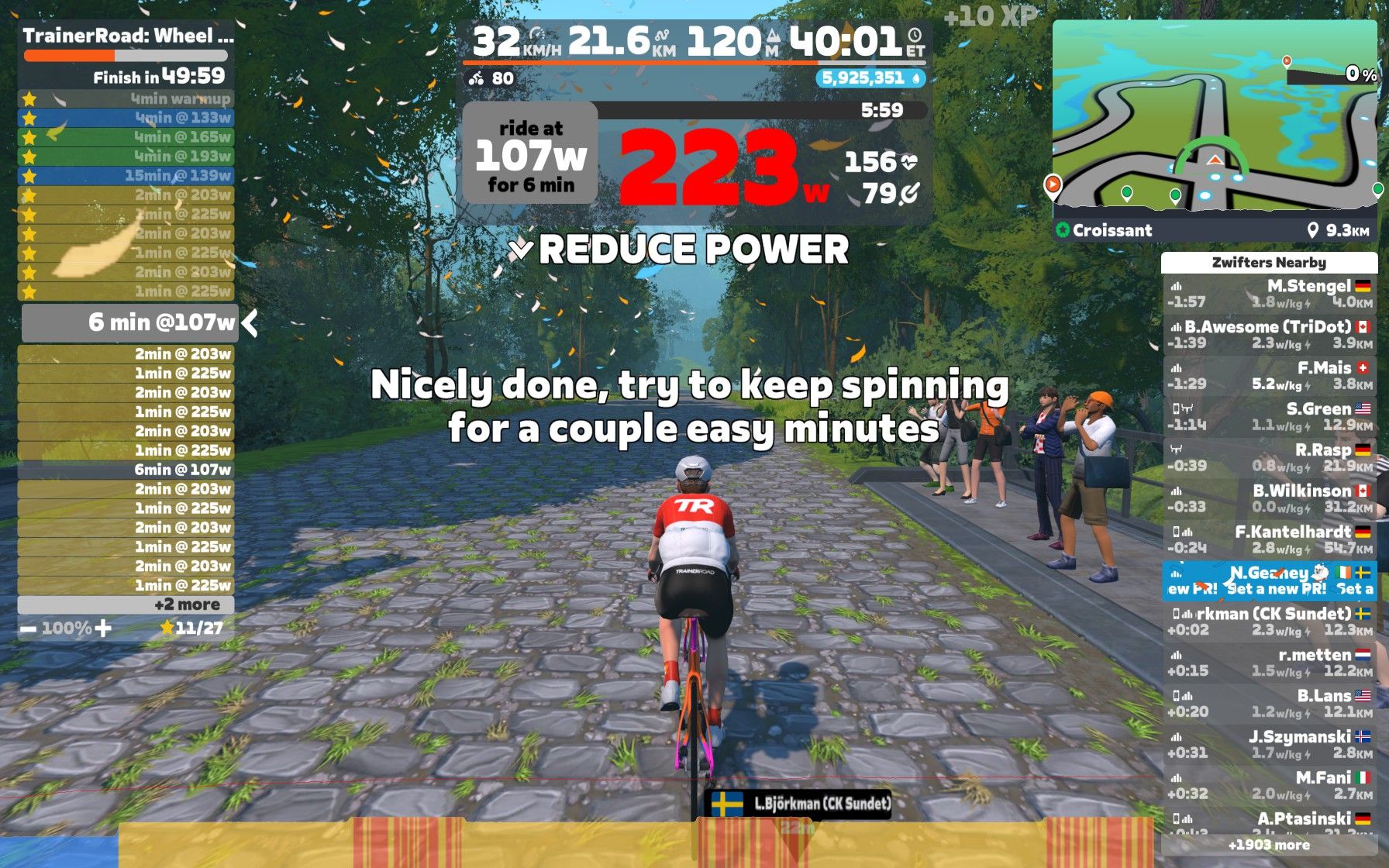Choose B.Wilkinson from nearby riders
This screenshot has width=1389, height=868.
click(x=1269, y=499)
